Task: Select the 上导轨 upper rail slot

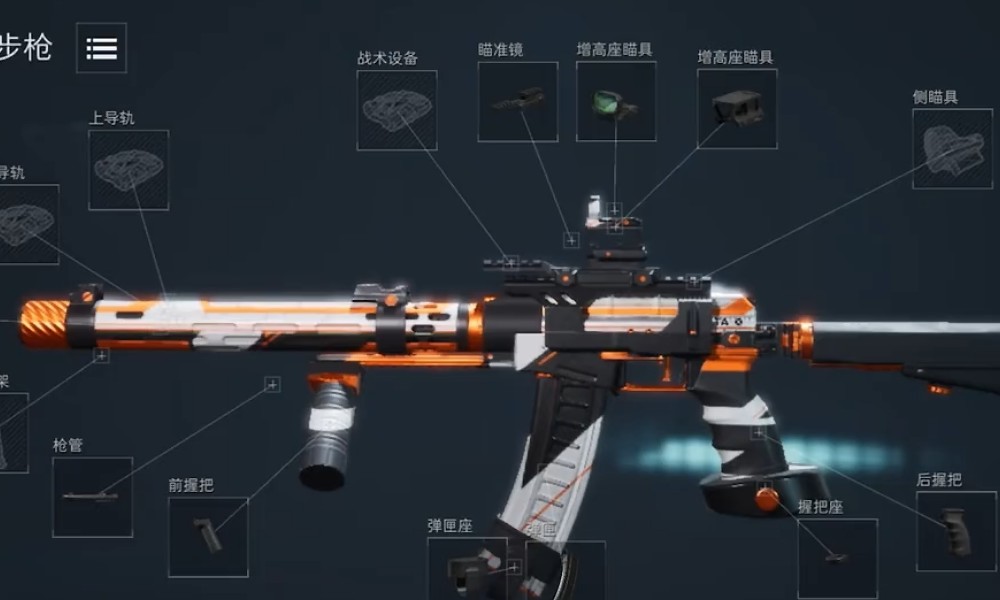Action: (128, 169)
